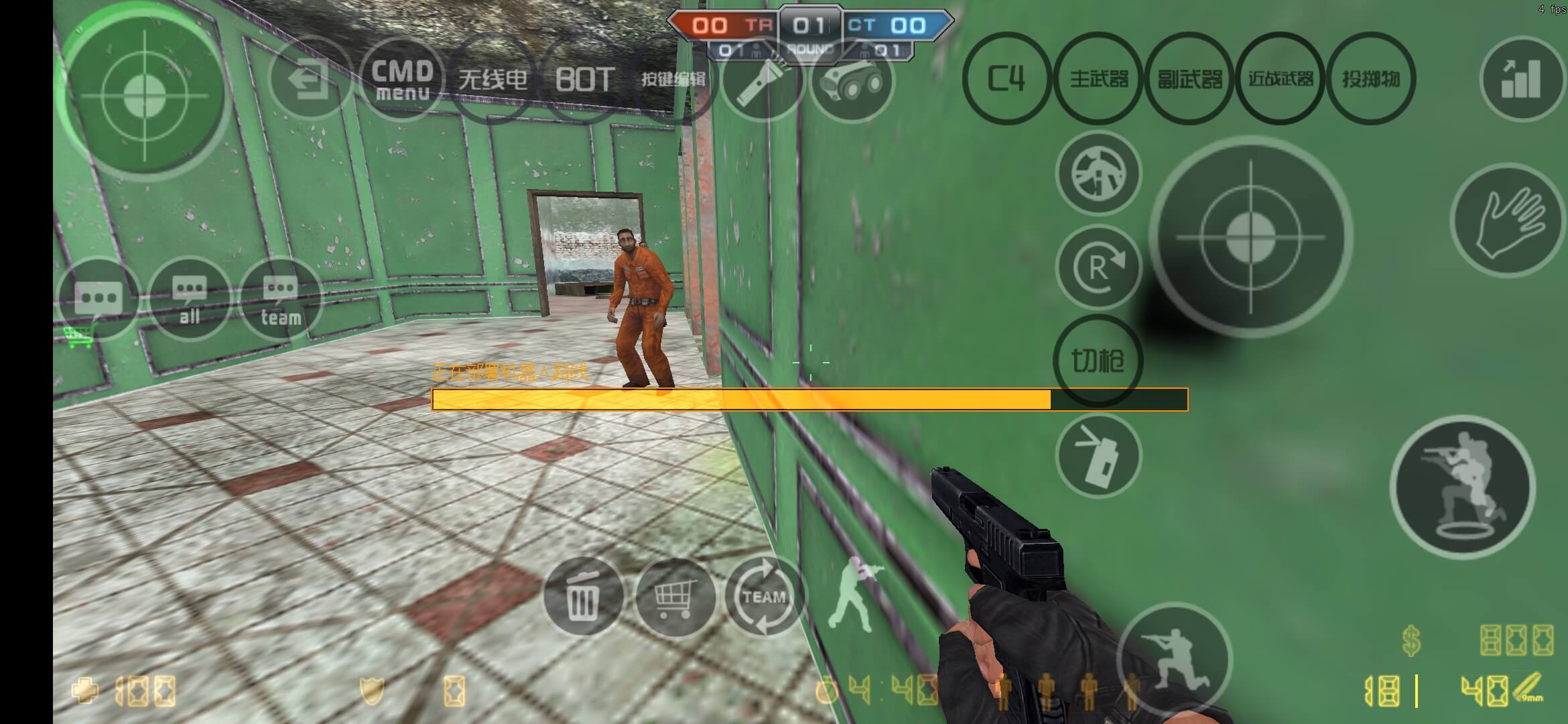
Task: Open the 投掷物 grenades selection
Action: (1372, 79)
